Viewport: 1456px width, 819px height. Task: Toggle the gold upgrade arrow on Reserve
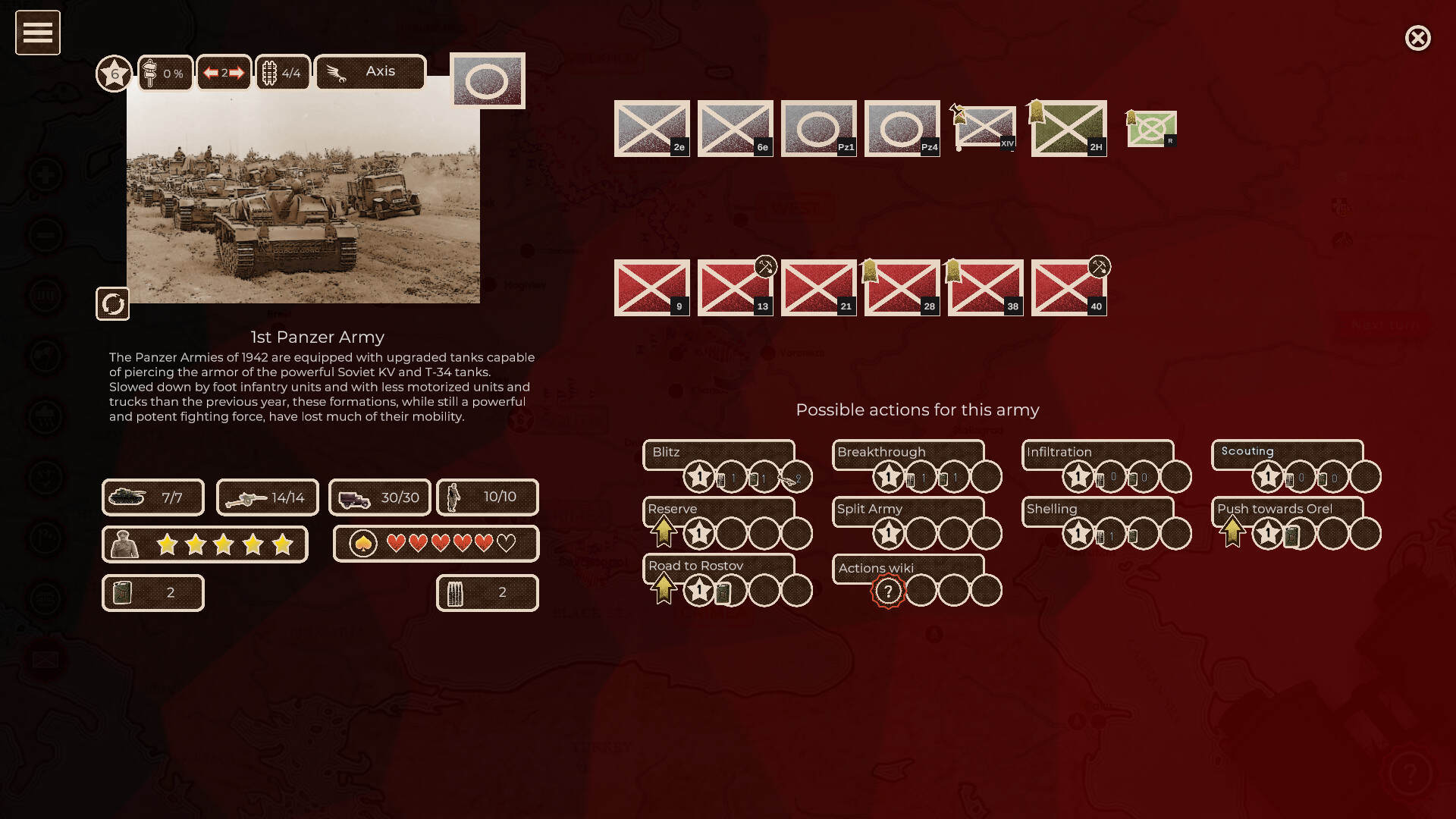point(663,531)
